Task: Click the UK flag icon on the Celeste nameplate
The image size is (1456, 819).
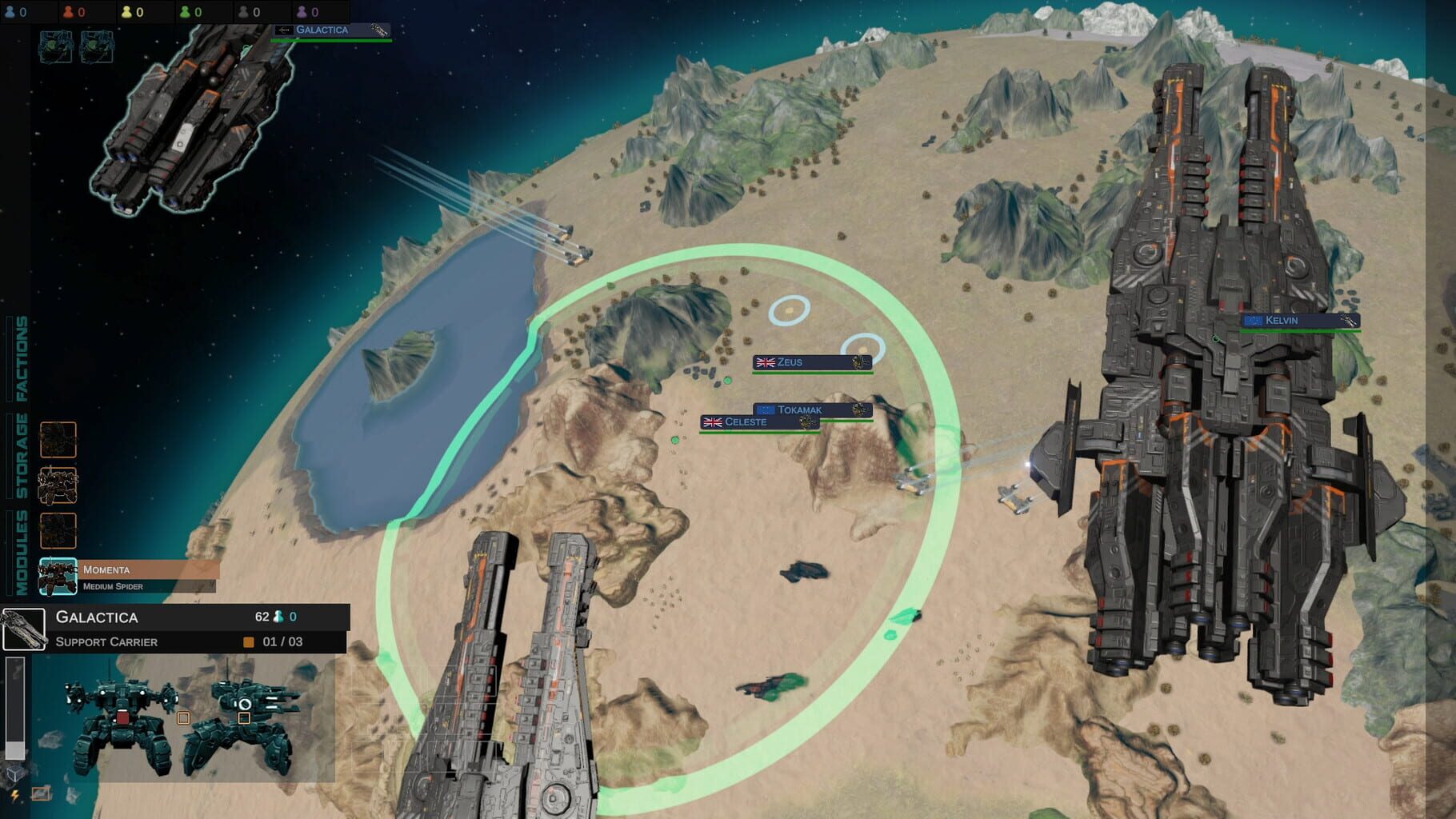Action: pyautogui.click(x=712, y=421)
